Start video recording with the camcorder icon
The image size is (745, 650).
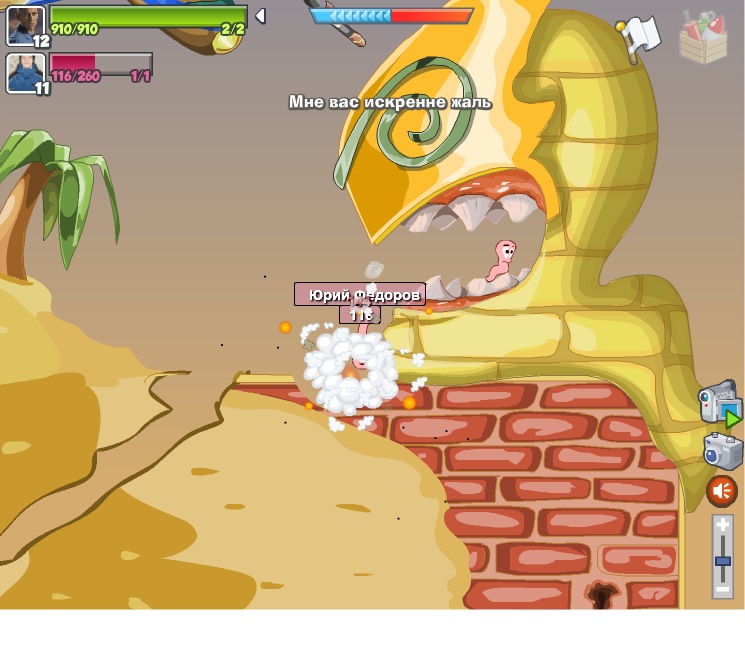(719, 403)
